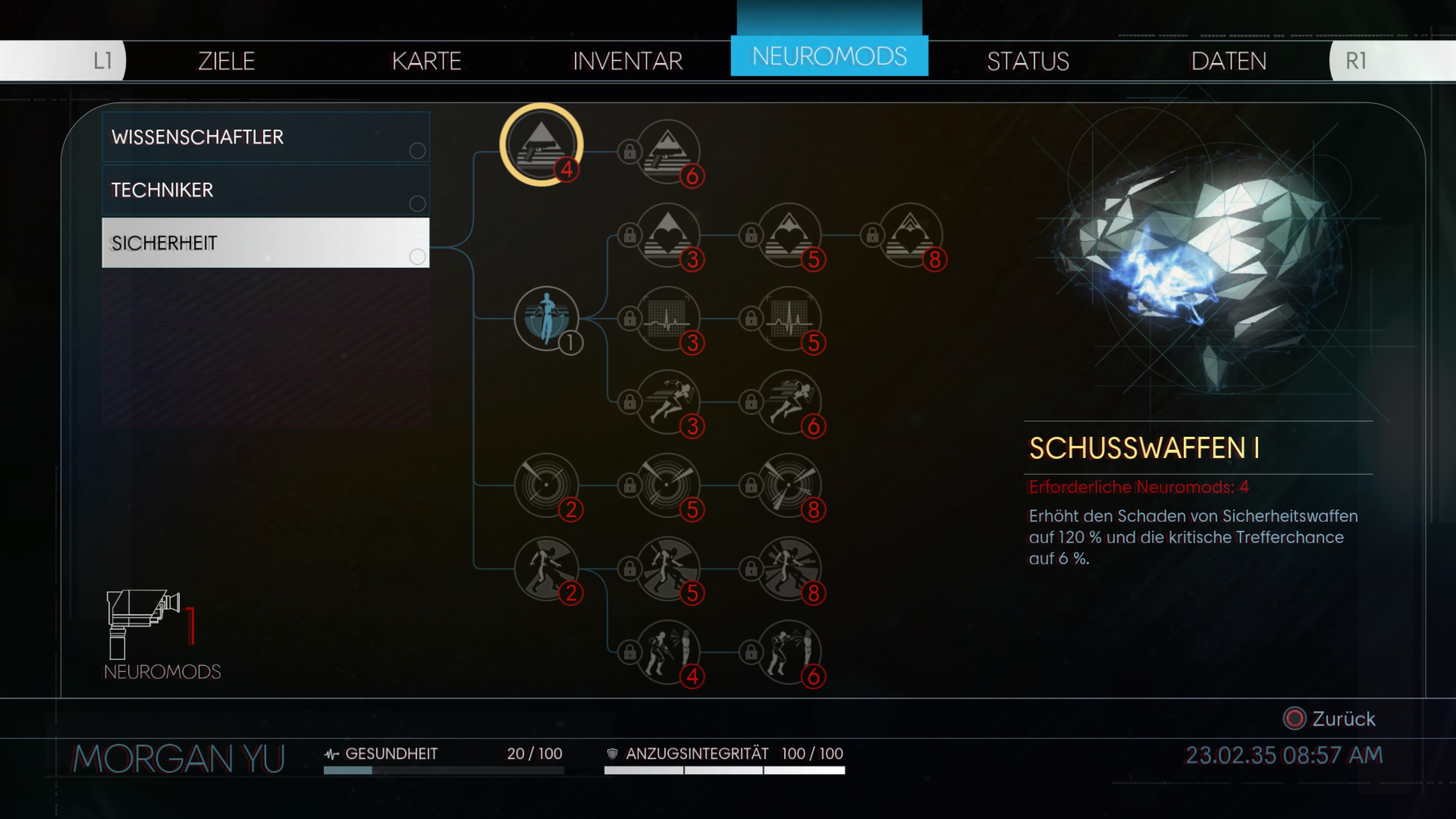The width and height of the screenshot is (1456, 819).
Task: Choose the running figure skill costing 6
Action: [x=789, y=401]
